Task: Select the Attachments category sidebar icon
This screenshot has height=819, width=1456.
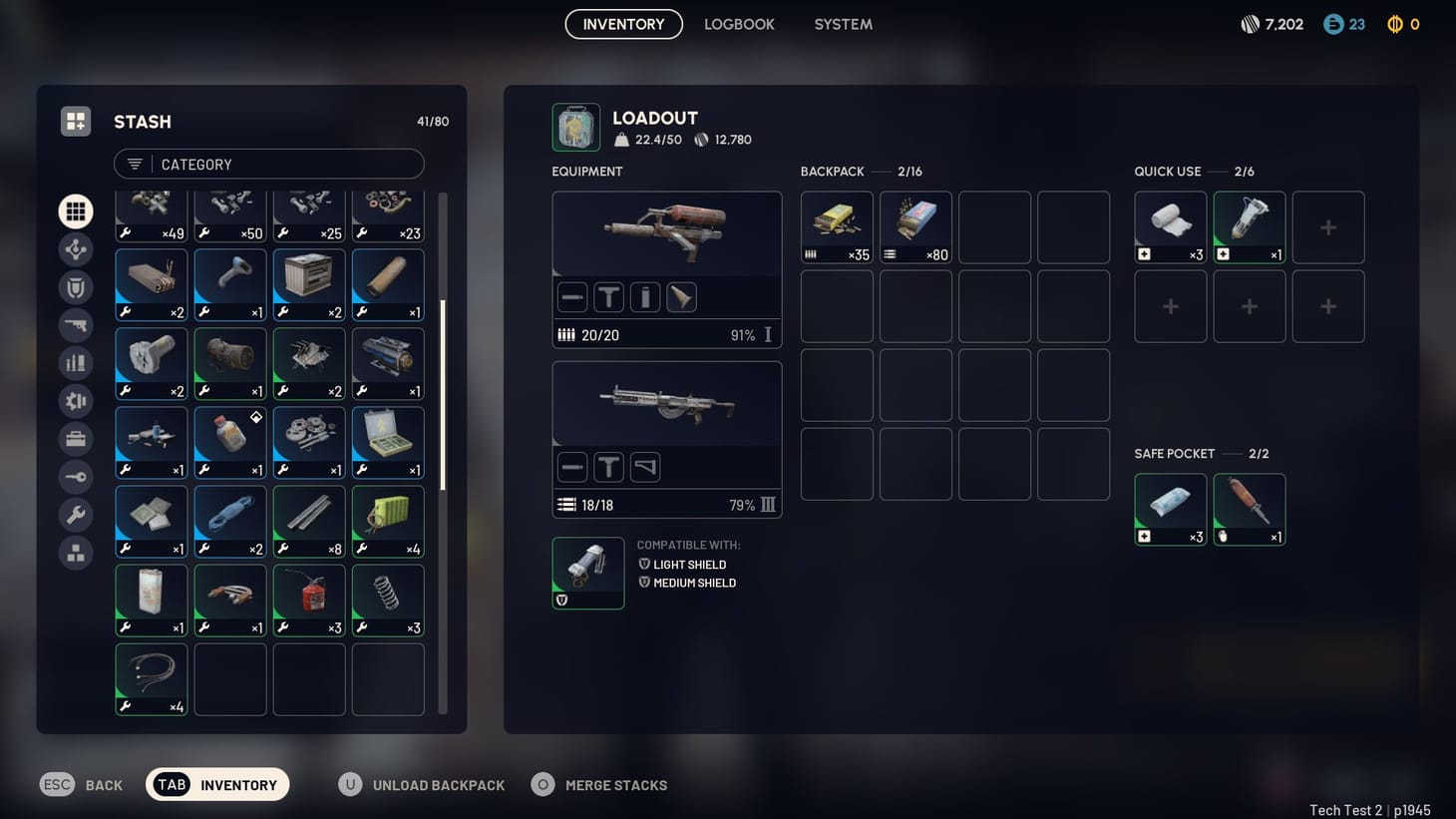Action: (x=76, y=249)
